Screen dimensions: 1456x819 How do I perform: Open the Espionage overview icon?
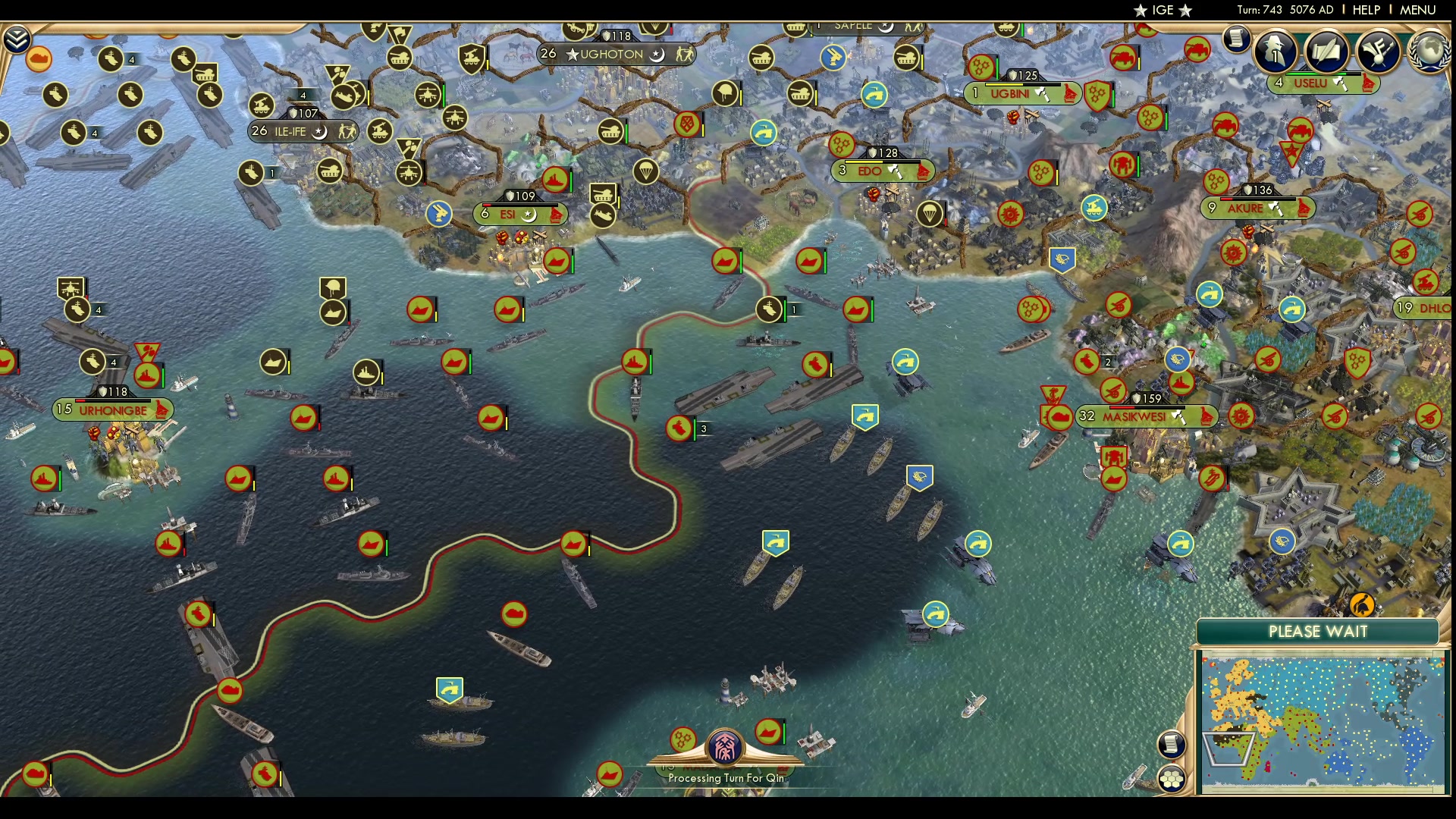(1276, 49)
